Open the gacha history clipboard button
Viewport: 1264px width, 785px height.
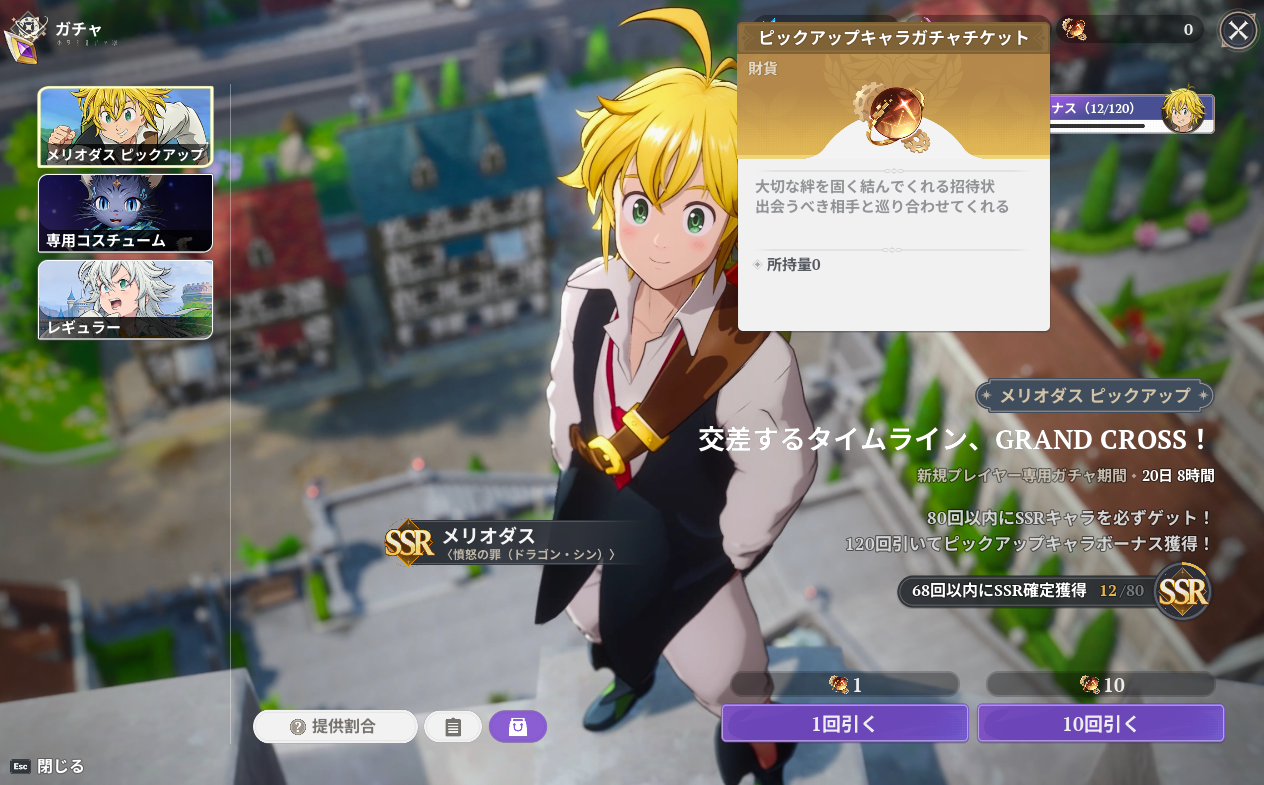point(453,727)
